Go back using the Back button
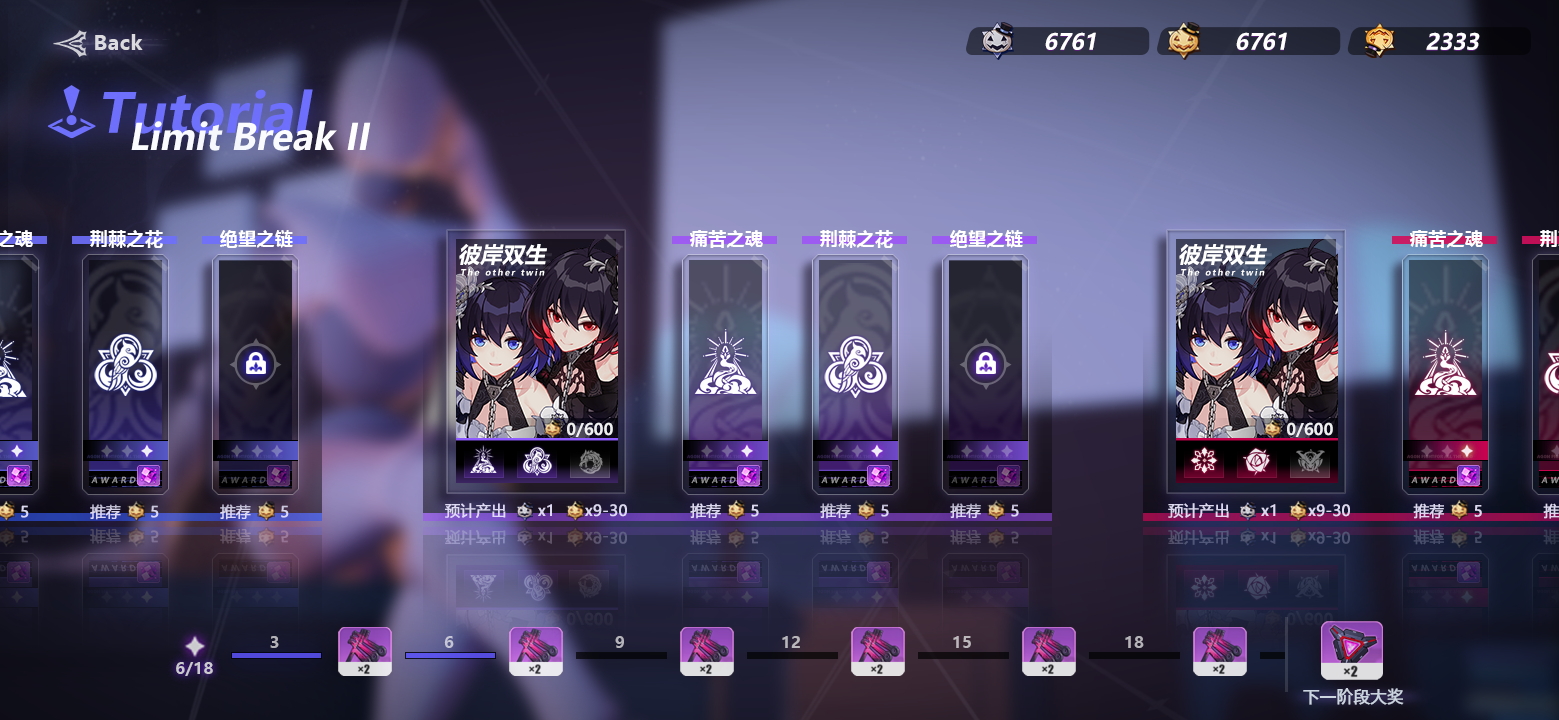Screen dimensions: 1559x720 click(99, 43)
